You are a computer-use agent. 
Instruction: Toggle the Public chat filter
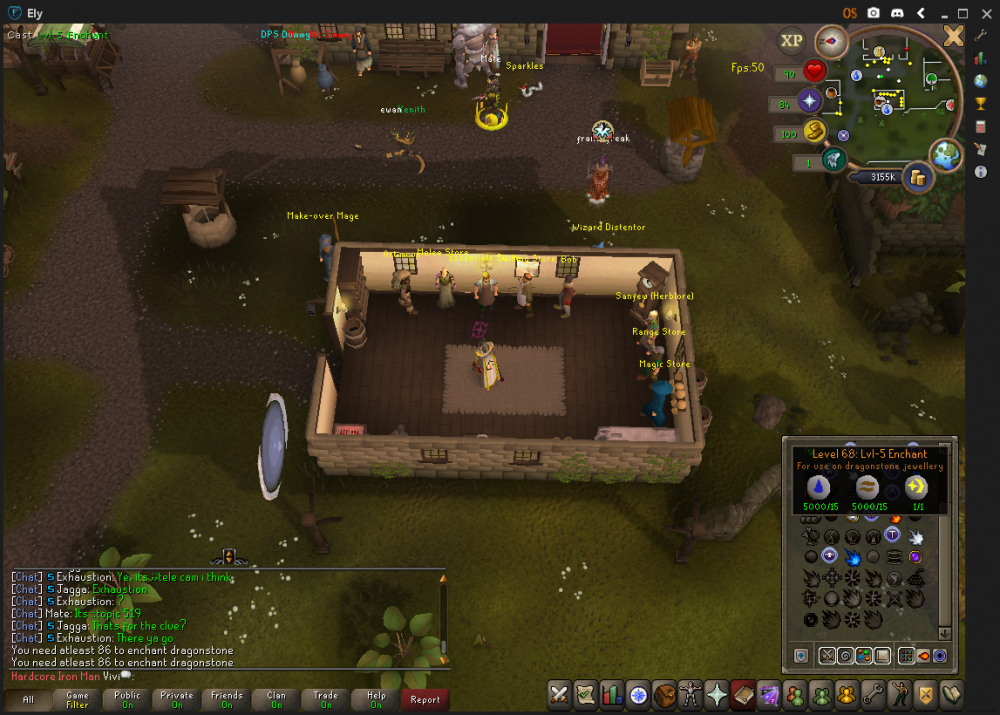[x=127, y=699]
